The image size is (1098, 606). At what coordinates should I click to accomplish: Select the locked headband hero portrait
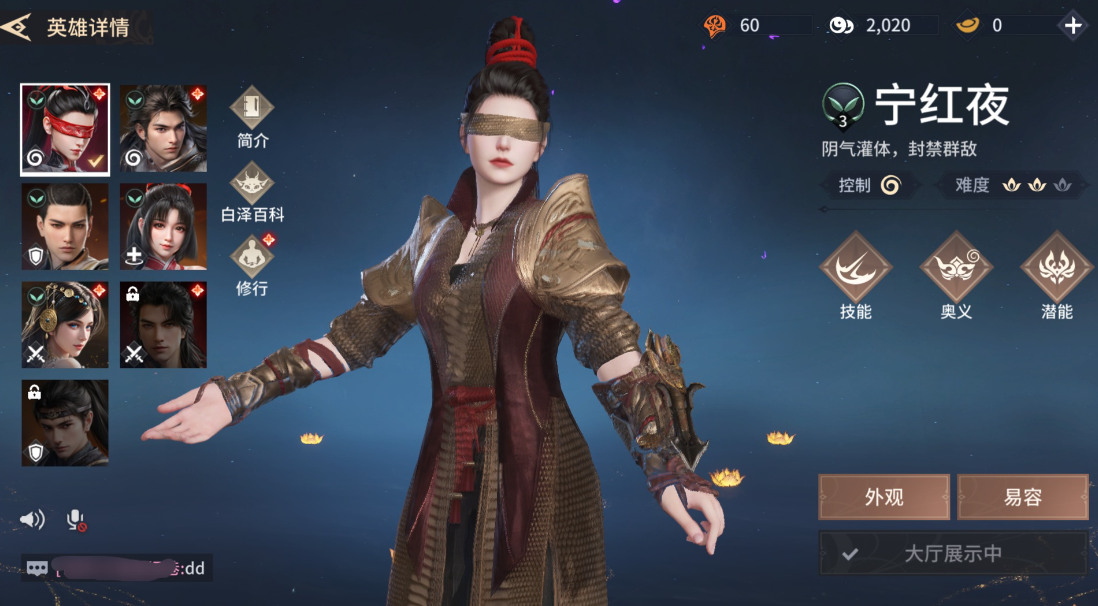(65, 422)
